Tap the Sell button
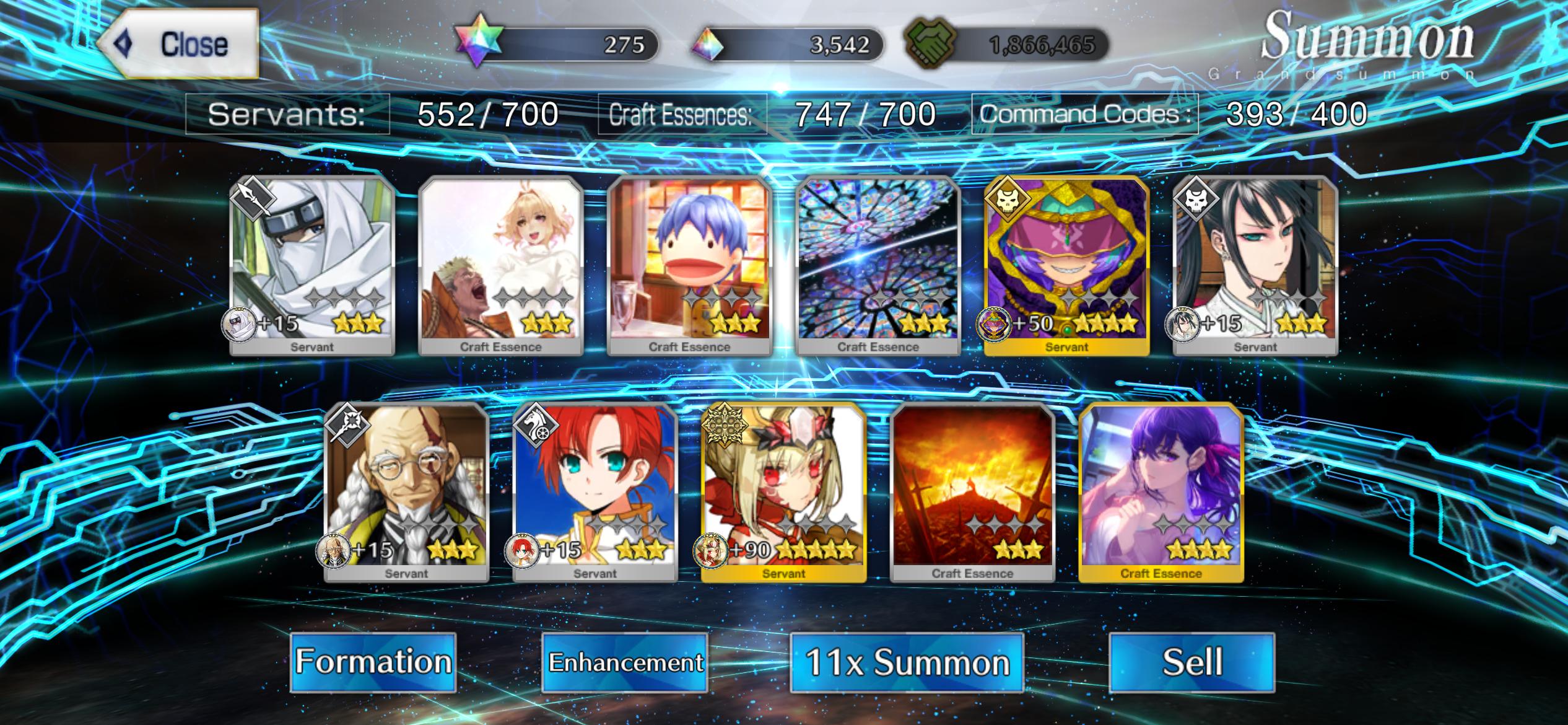This screenshot has height=725, width=1568. (x=1192, y=662)
